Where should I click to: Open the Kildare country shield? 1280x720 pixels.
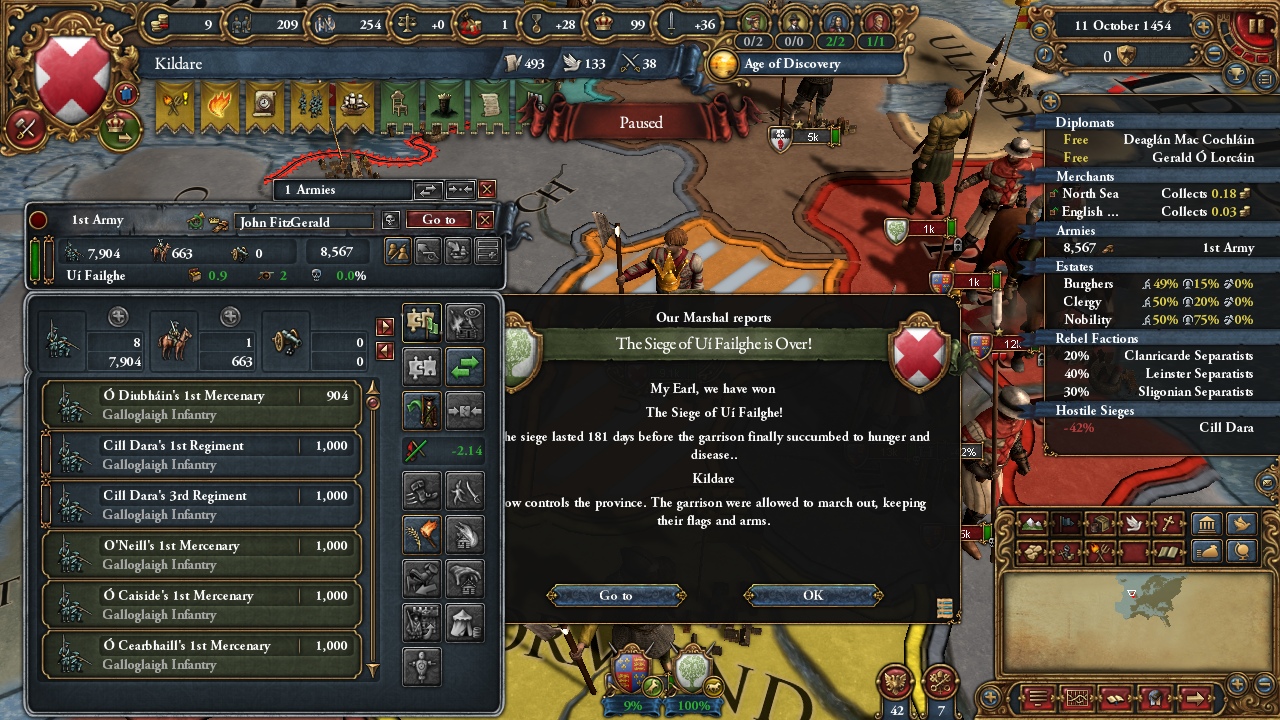pos(72,78)
